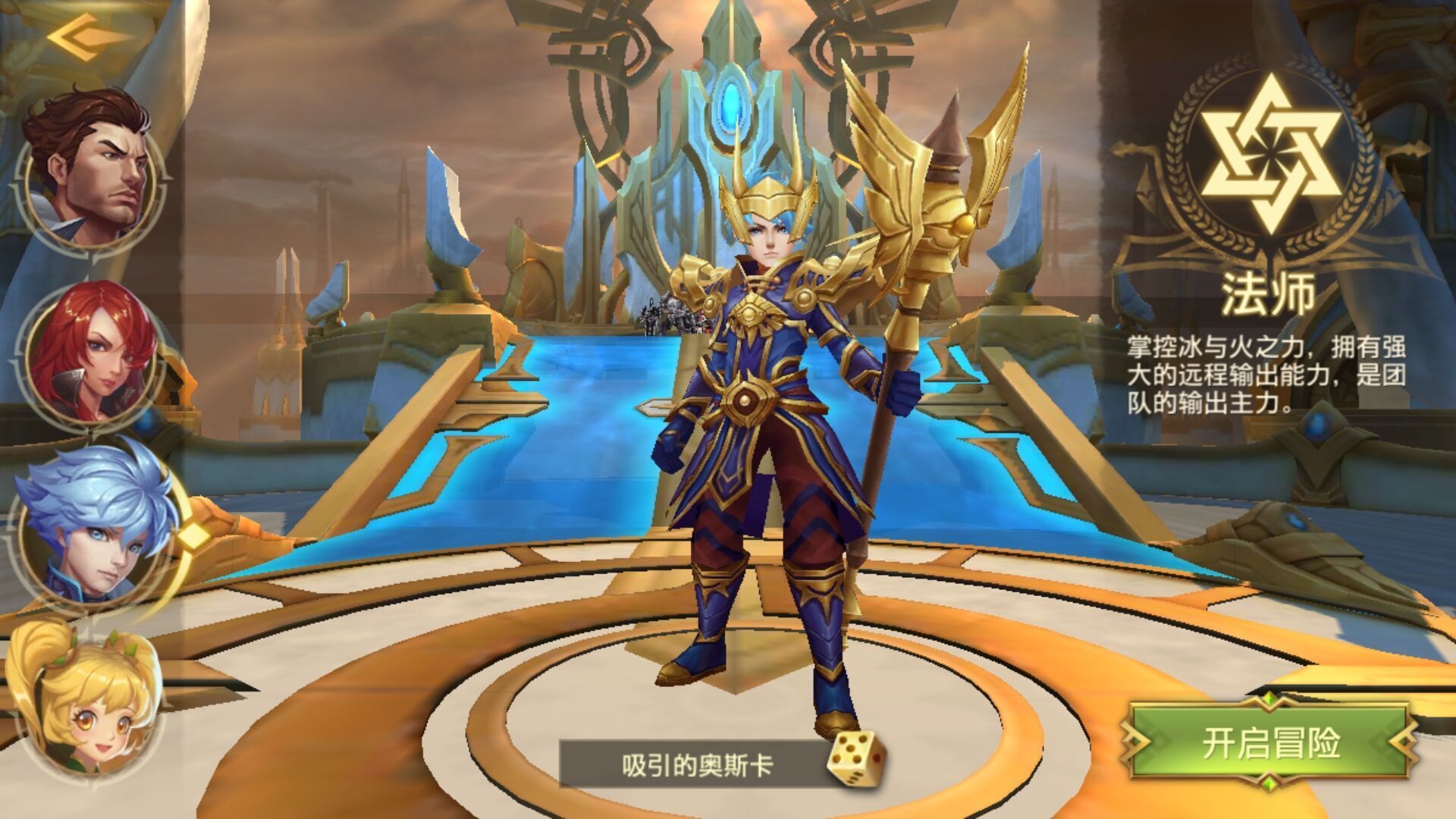Viewport: 1456px width, 819px height.
Task: Tap the displayed mage character model
Action: (x=766, y=455)
